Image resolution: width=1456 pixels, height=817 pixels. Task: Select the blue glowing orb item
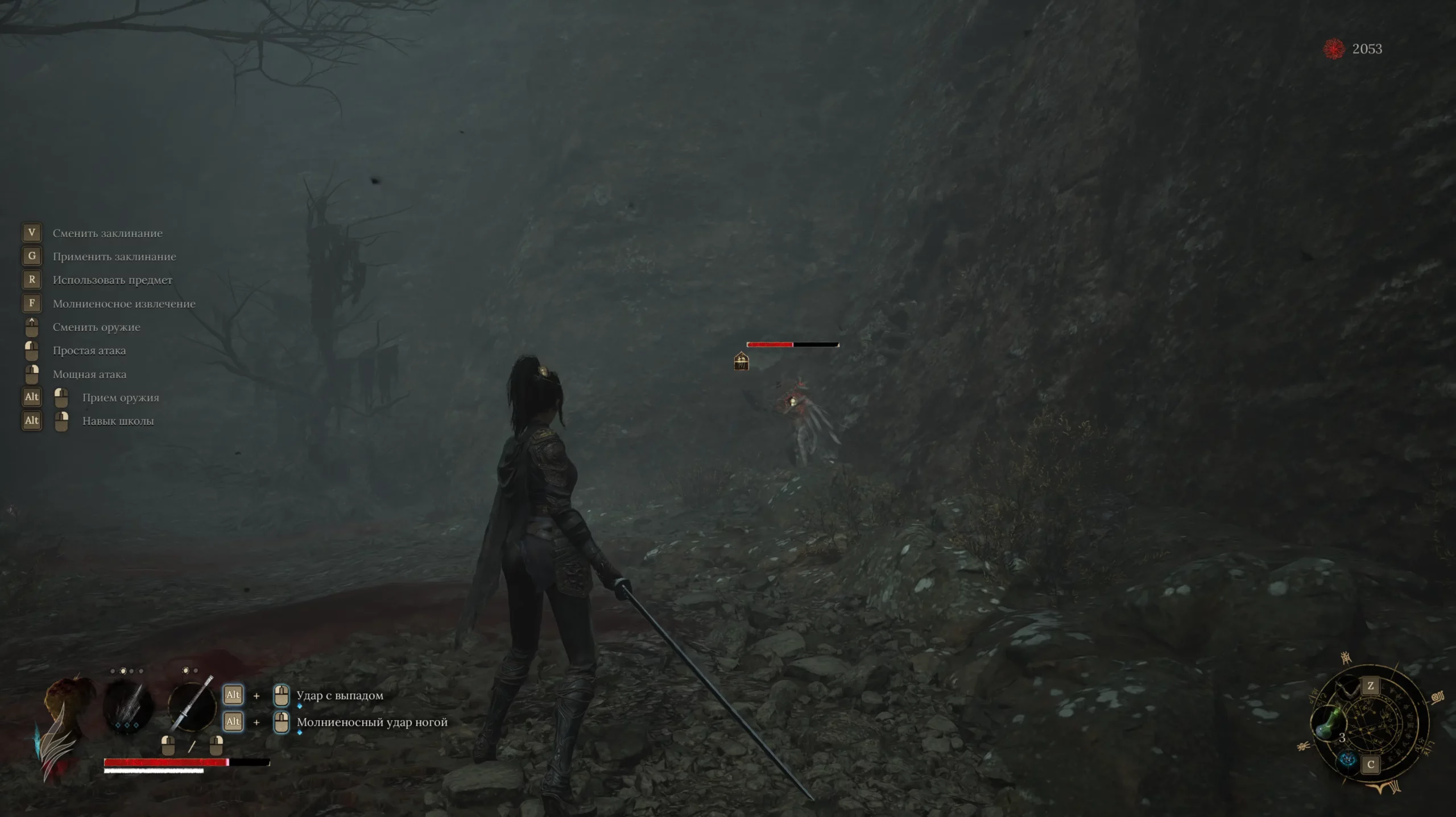pyautogui.click(x=1347, y=760)
